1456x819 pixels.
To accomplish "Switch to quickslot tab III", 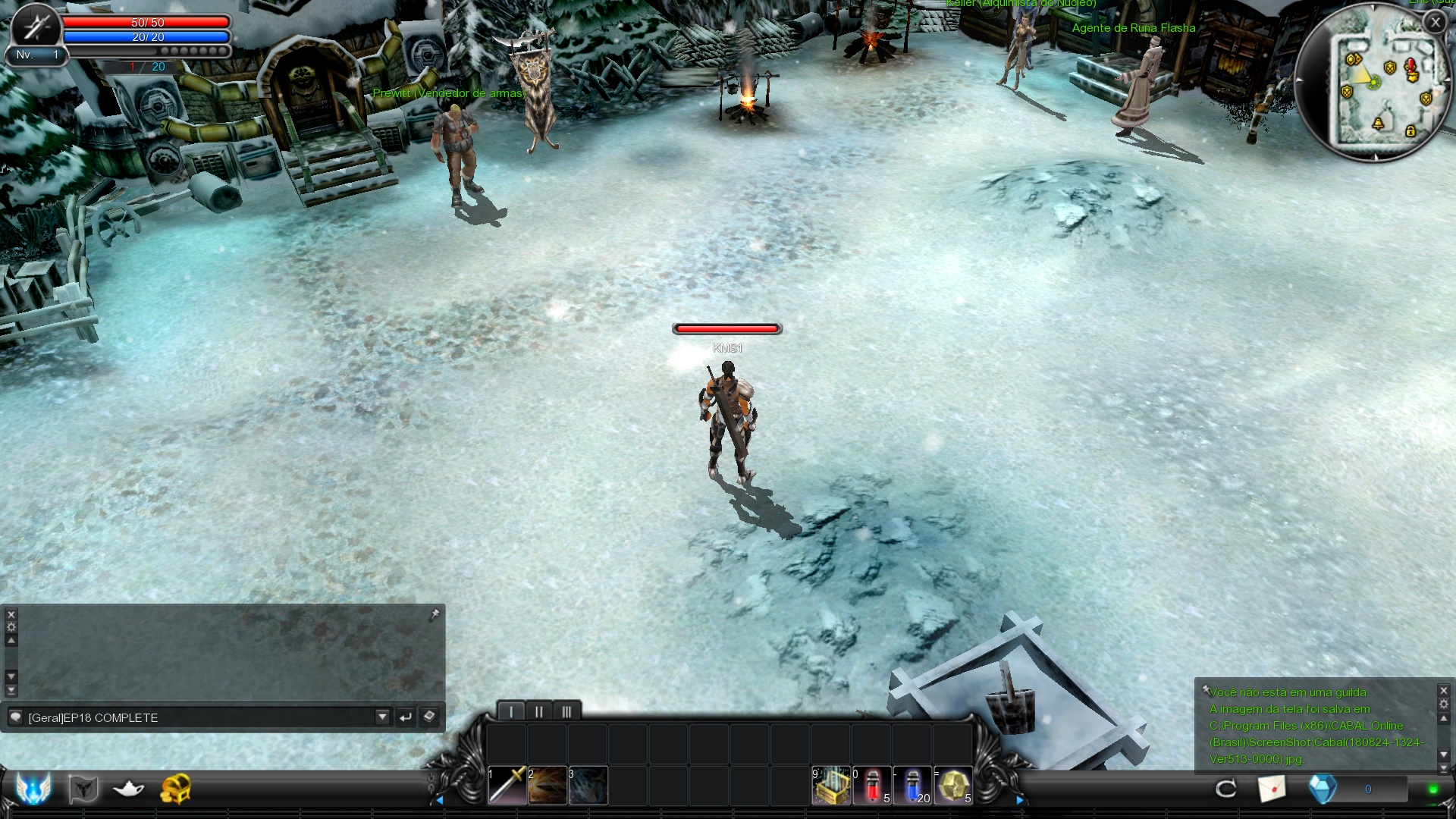I will tap(566, 711).
